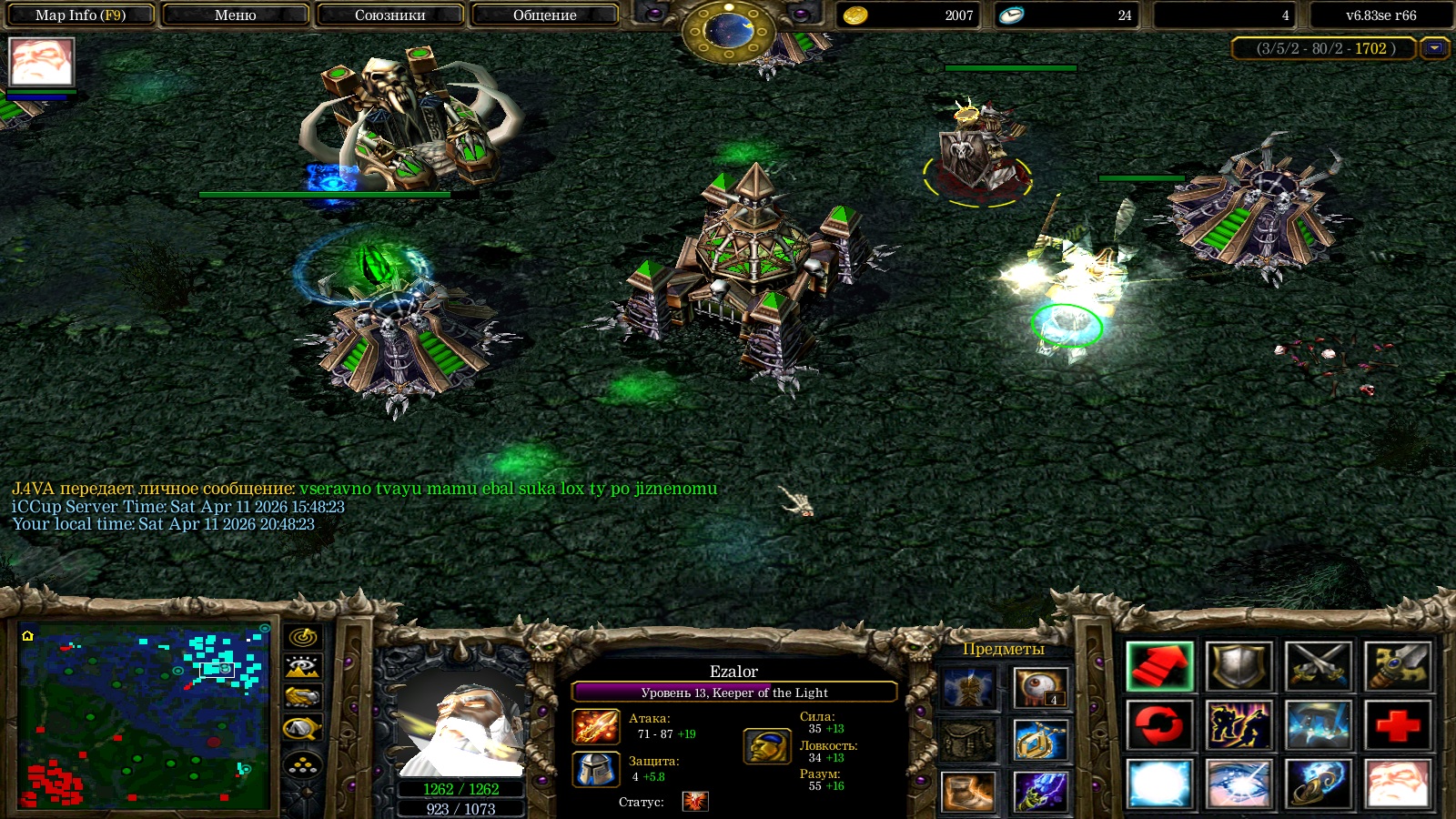This screenshot has width=1456, height=819.
Task: Activate the Attack crossed swords command
Action: pos(1319,666)
